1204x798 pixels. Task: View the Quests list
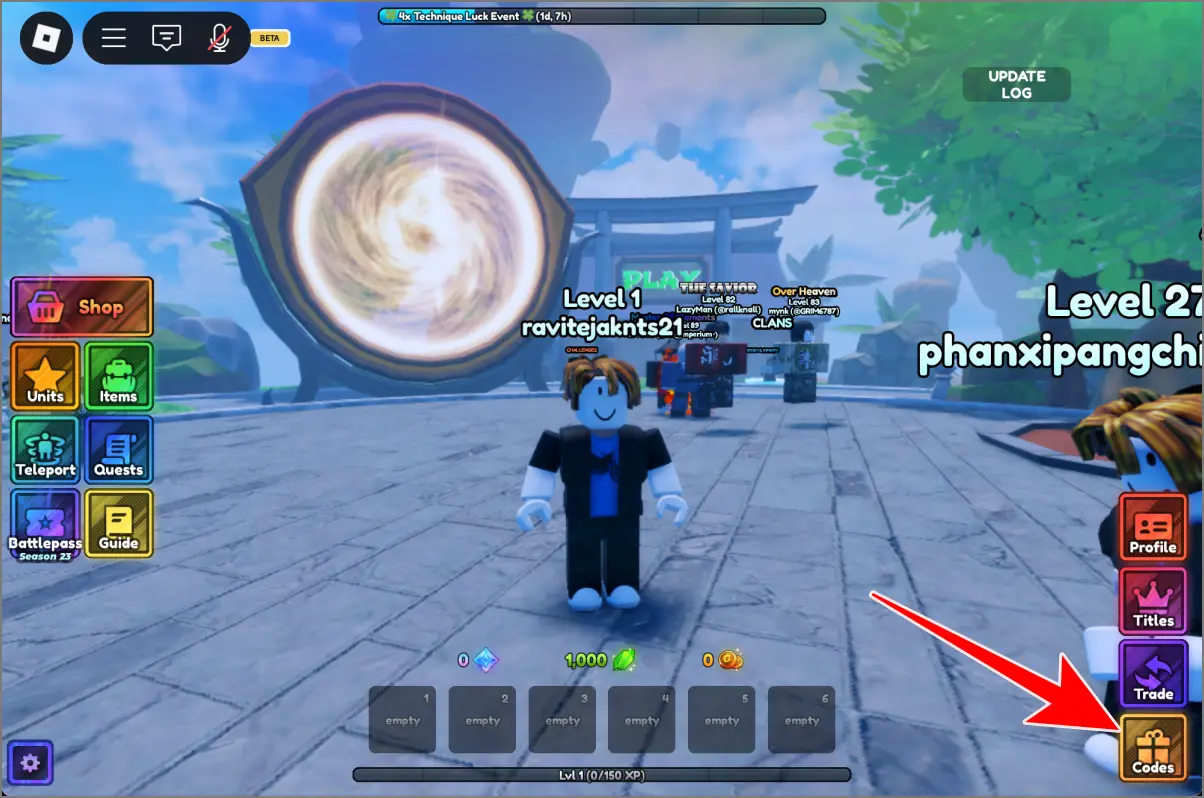(x=118, y=450)
